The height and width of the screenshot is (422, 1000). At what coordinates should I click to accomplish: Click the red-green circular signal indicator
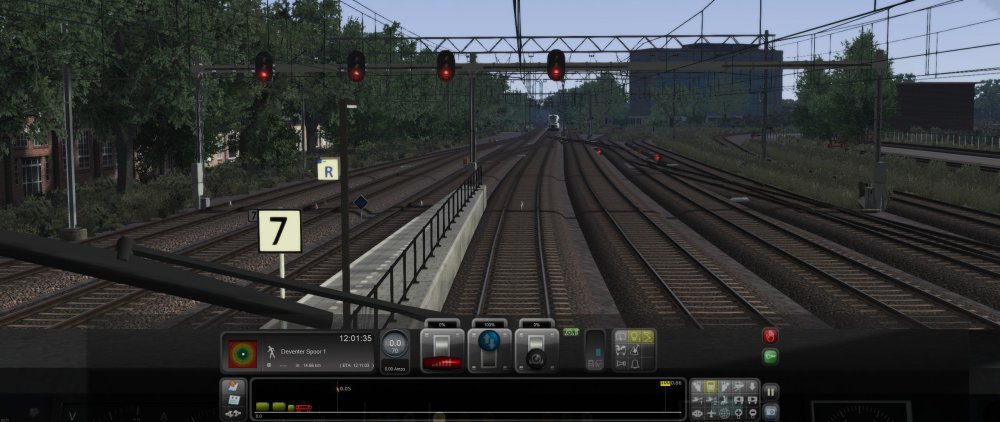pos(242,354)
